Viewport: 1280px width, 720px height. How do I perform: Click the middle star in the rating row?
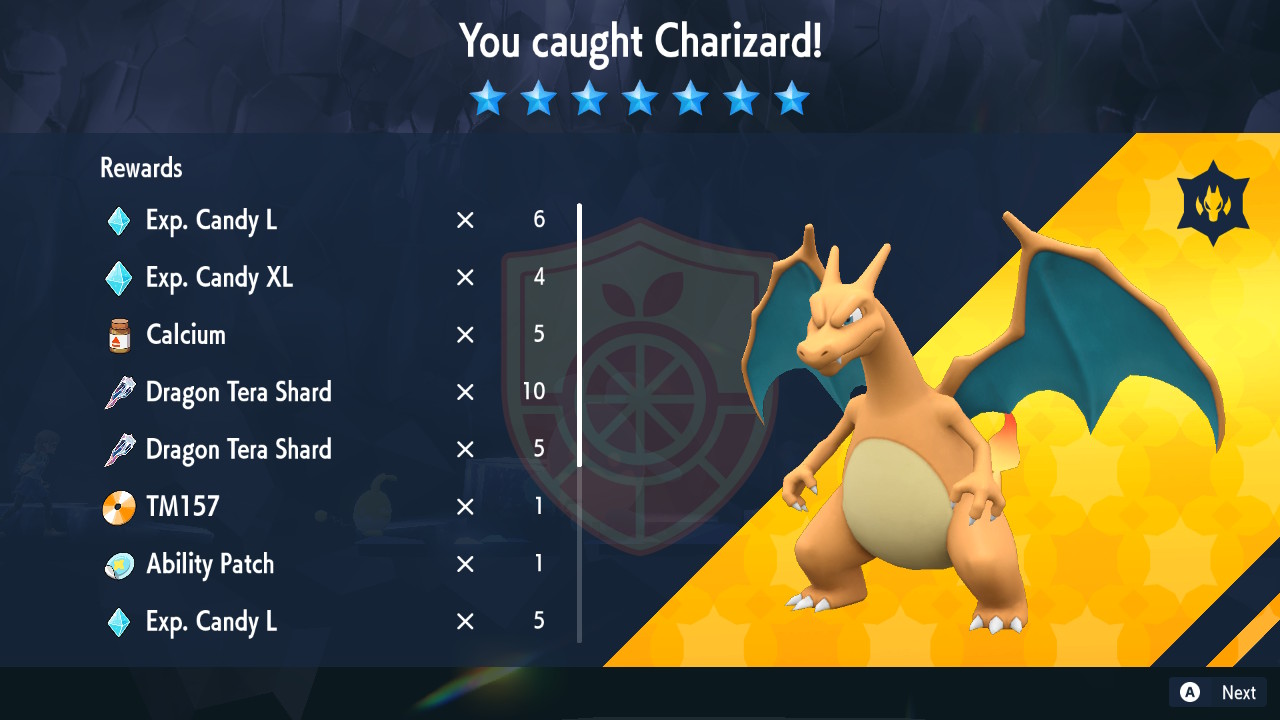pos(640,98)
